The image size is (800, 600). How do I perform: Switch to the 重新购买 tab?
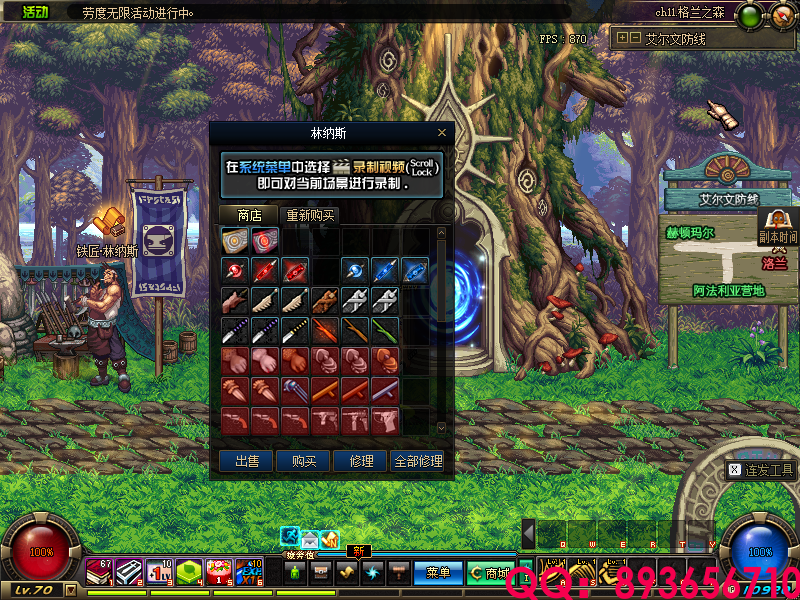point(311,215)
